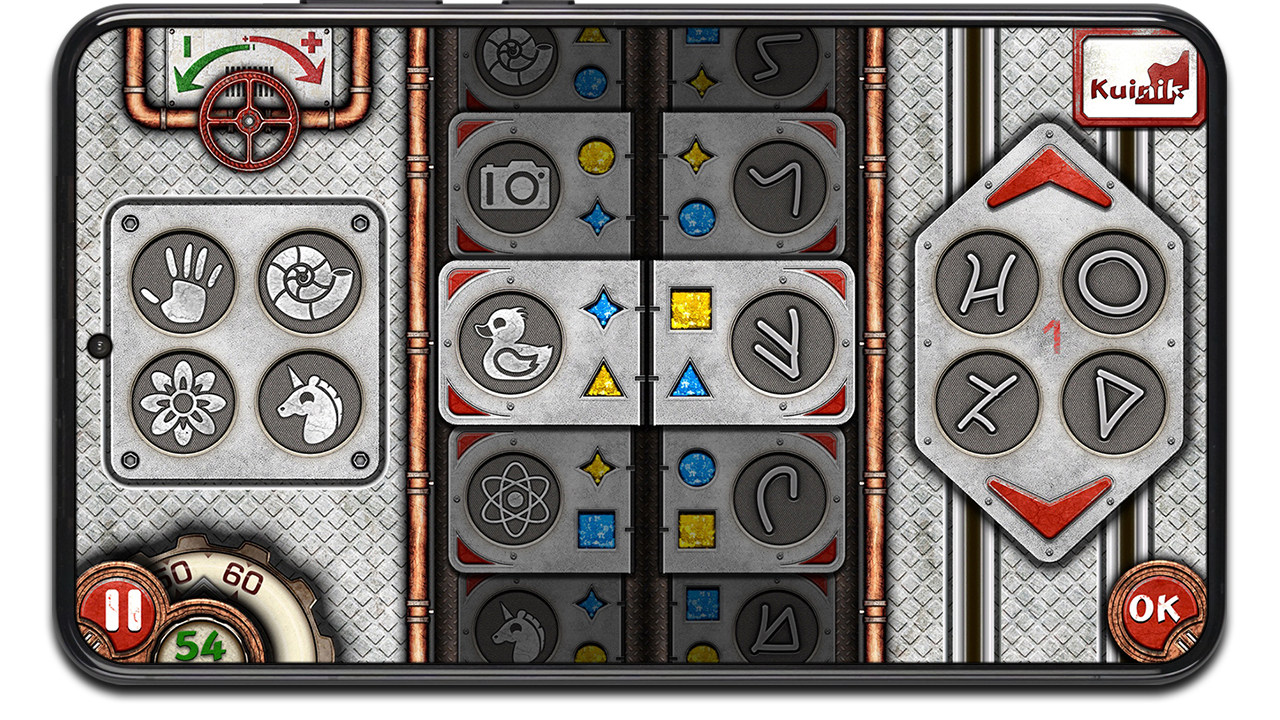Open the Kuinik logo button
Screen dimensions: 1280x720
tap(1138, 78)
